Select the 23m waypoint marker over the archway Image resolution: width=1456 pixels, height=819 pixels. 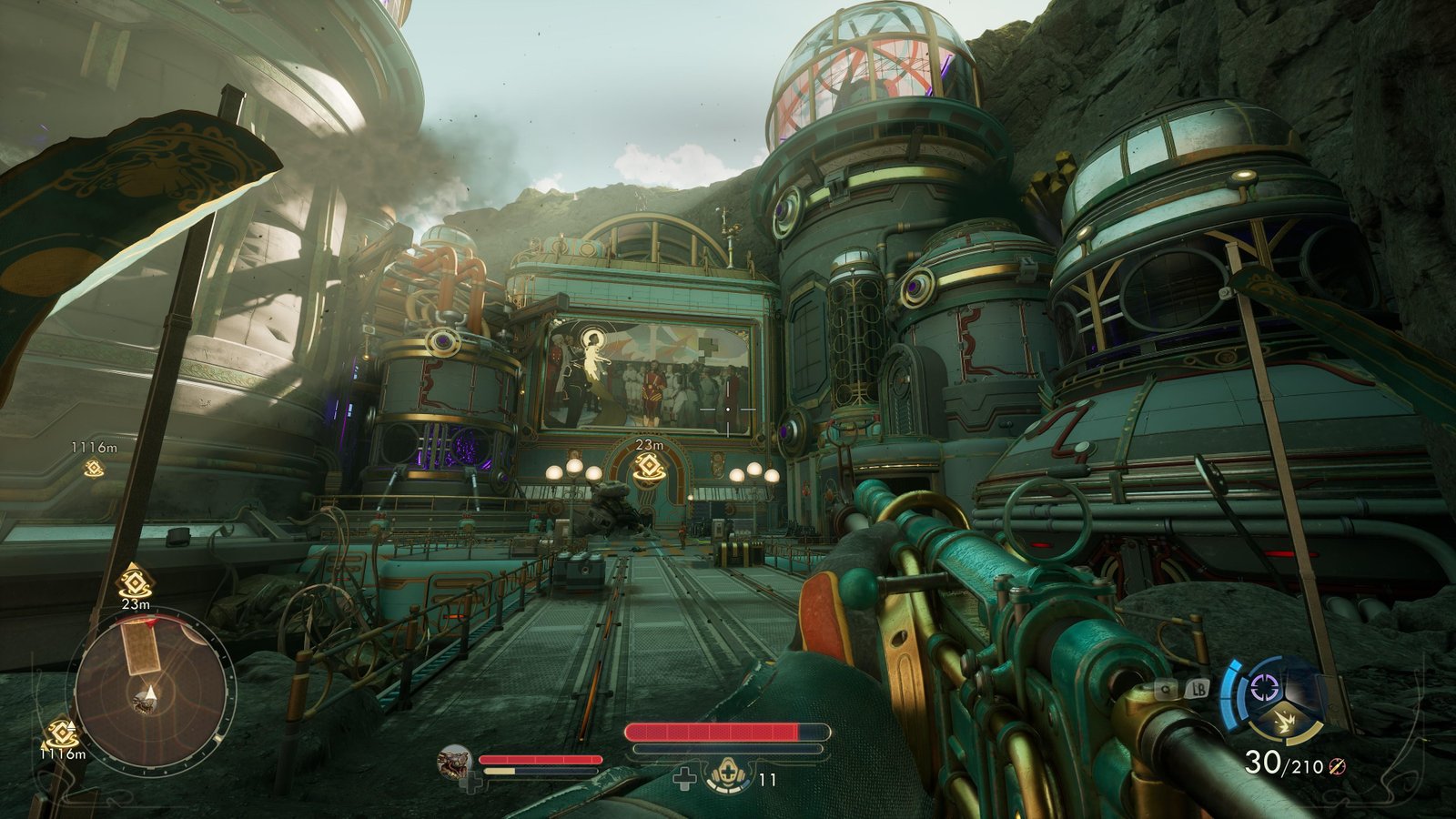pyautogui.click(x=648, y=467)
